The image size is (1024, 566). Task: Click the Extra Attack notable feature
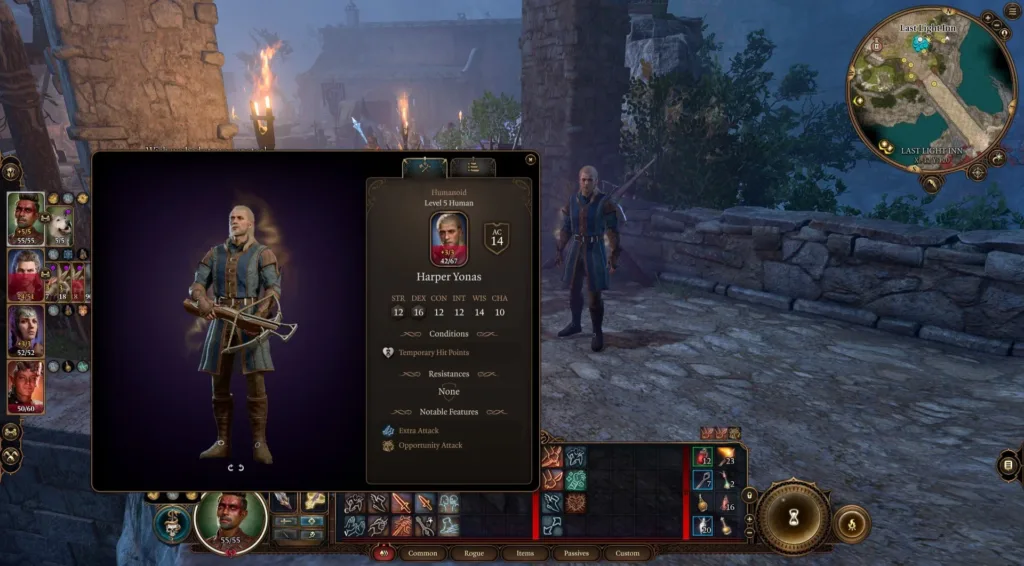(x=418, y=430)
